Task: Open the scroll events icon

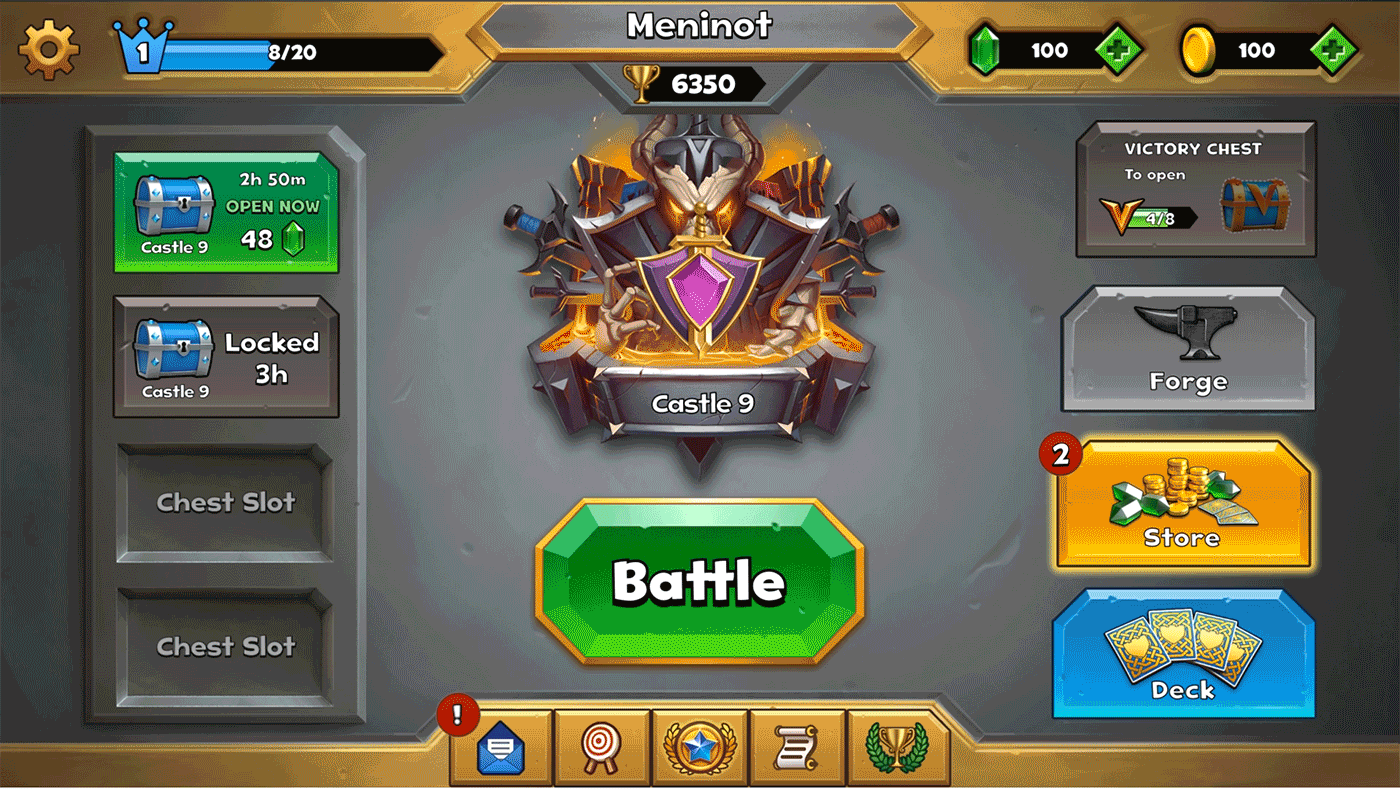Action: pos(798,745)
